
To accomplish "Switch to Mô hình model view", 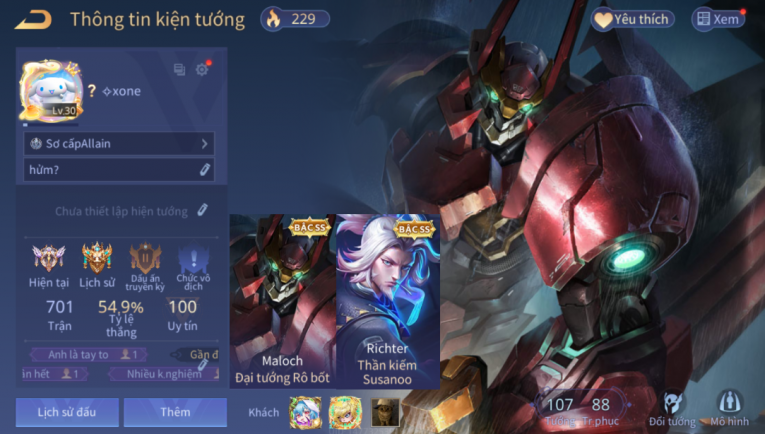I will 729,407.
